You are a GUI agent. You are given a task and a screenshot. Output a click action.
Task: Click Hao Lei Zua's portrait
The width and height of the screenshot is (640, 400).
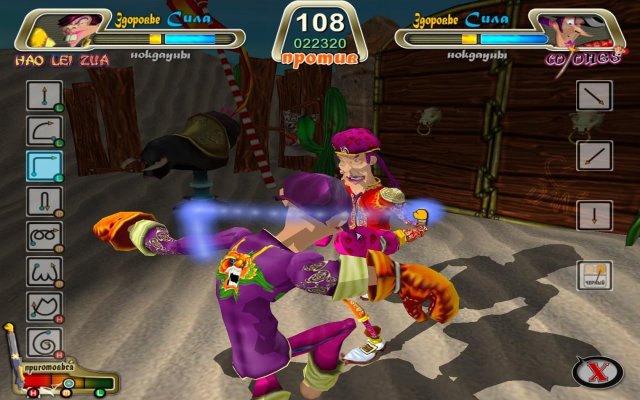tap(70, 30)
